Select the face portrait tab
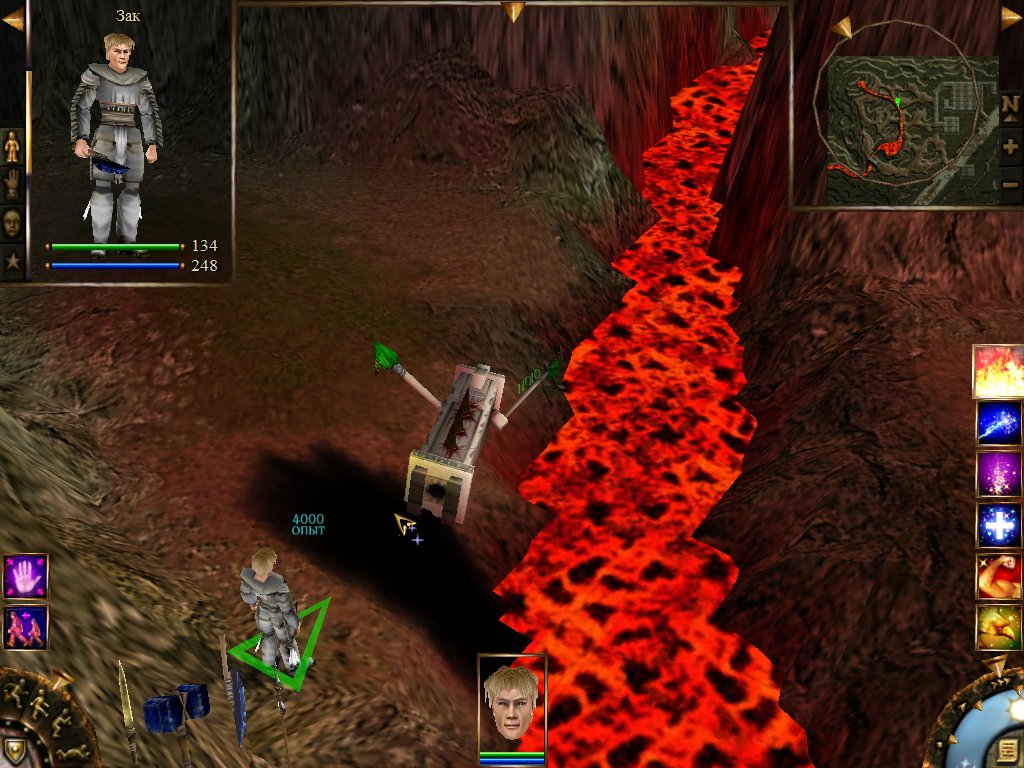This screenshot has width=1024, height=768. pos(12,222)
